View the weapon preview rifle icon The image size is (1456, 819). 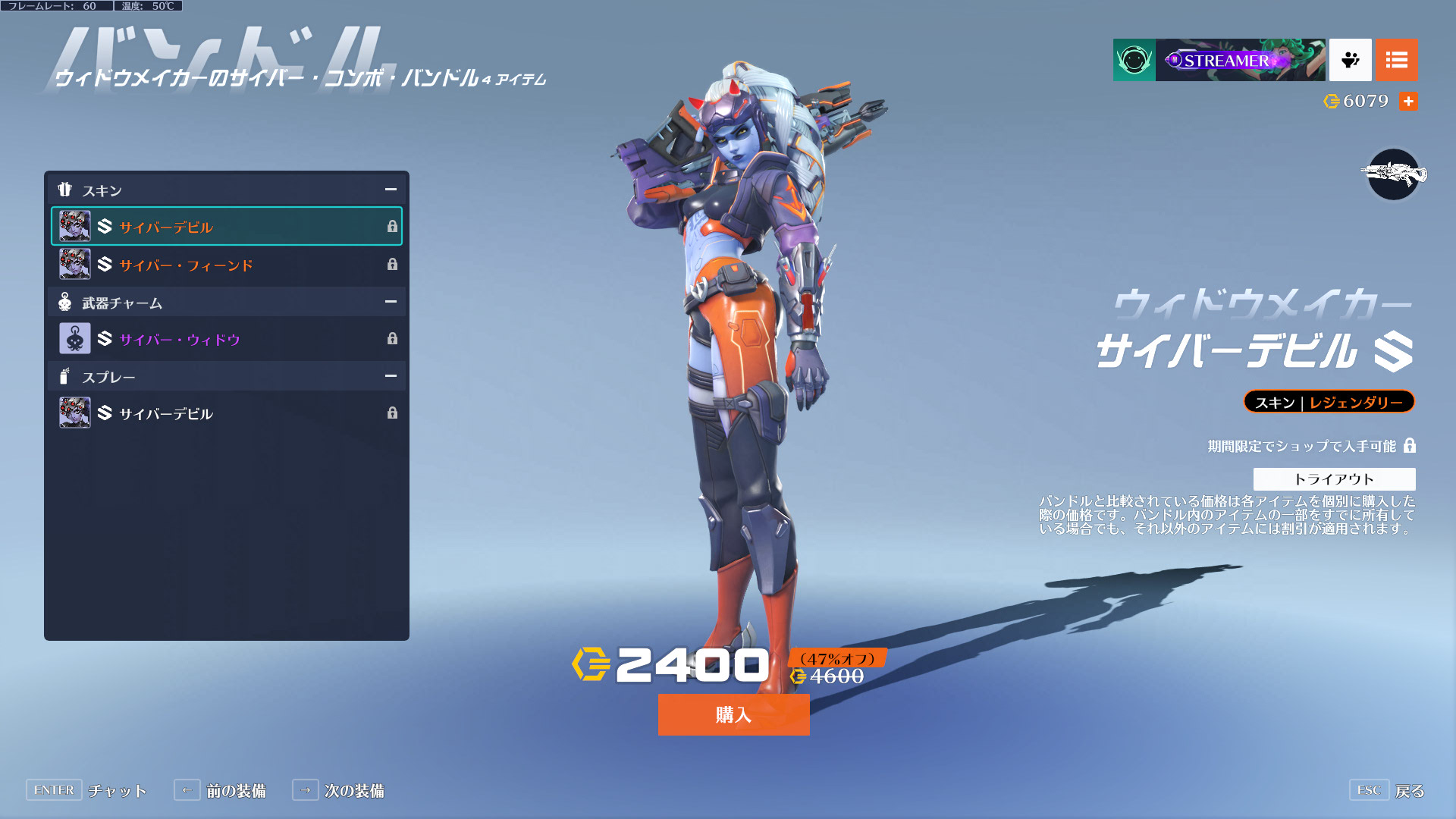pos(1394,174)
